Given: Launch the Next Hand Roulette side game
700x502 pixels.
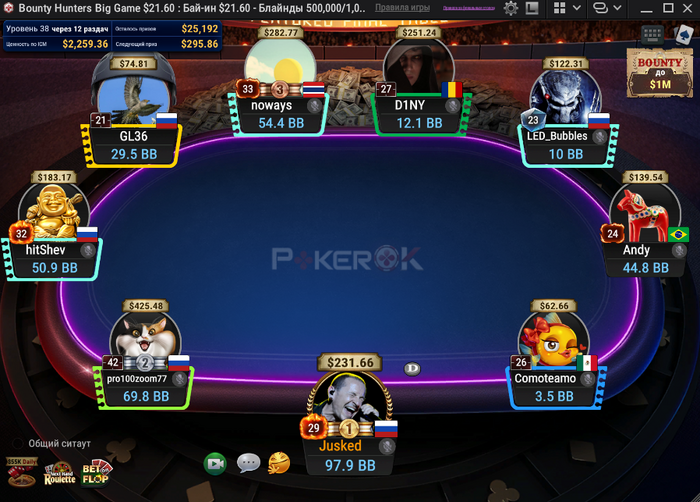Looking at the screenshot, I should pos(58,475).
